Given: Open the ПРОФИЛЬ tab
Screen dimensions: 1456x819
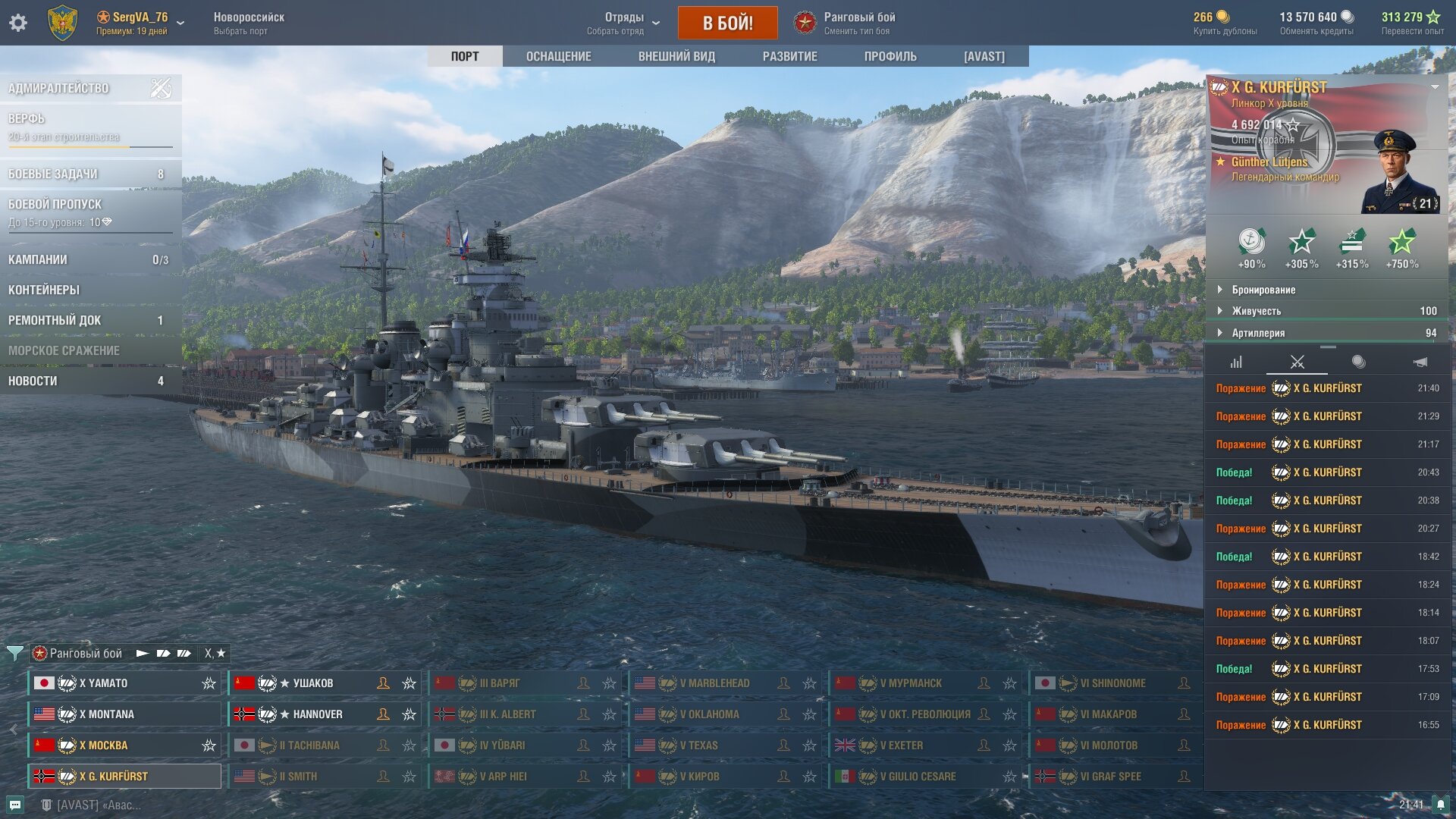Looking at the screenshot, I should 890,56.
